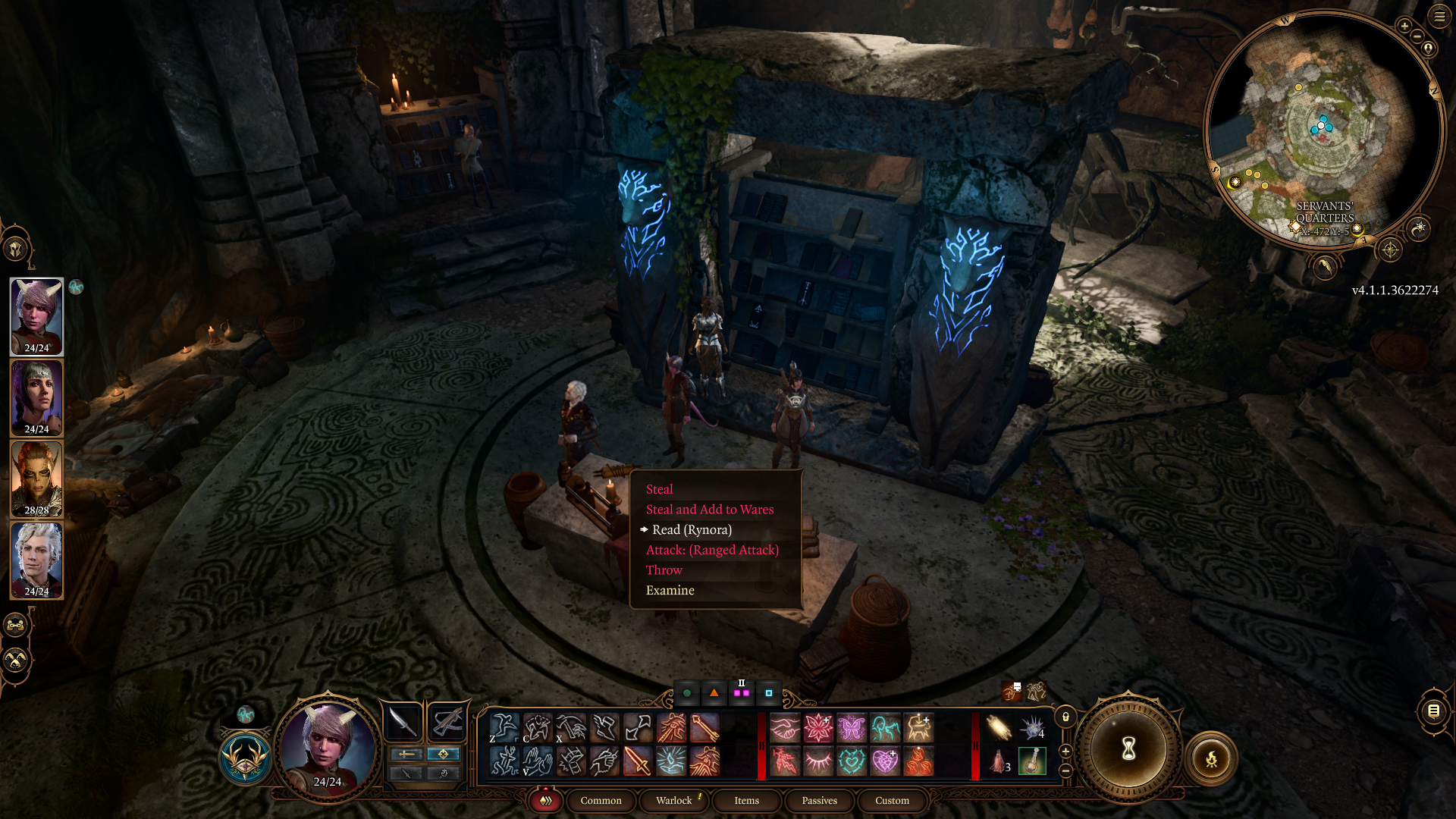Open the dialogue history icon bottom right

(1433, 711)
